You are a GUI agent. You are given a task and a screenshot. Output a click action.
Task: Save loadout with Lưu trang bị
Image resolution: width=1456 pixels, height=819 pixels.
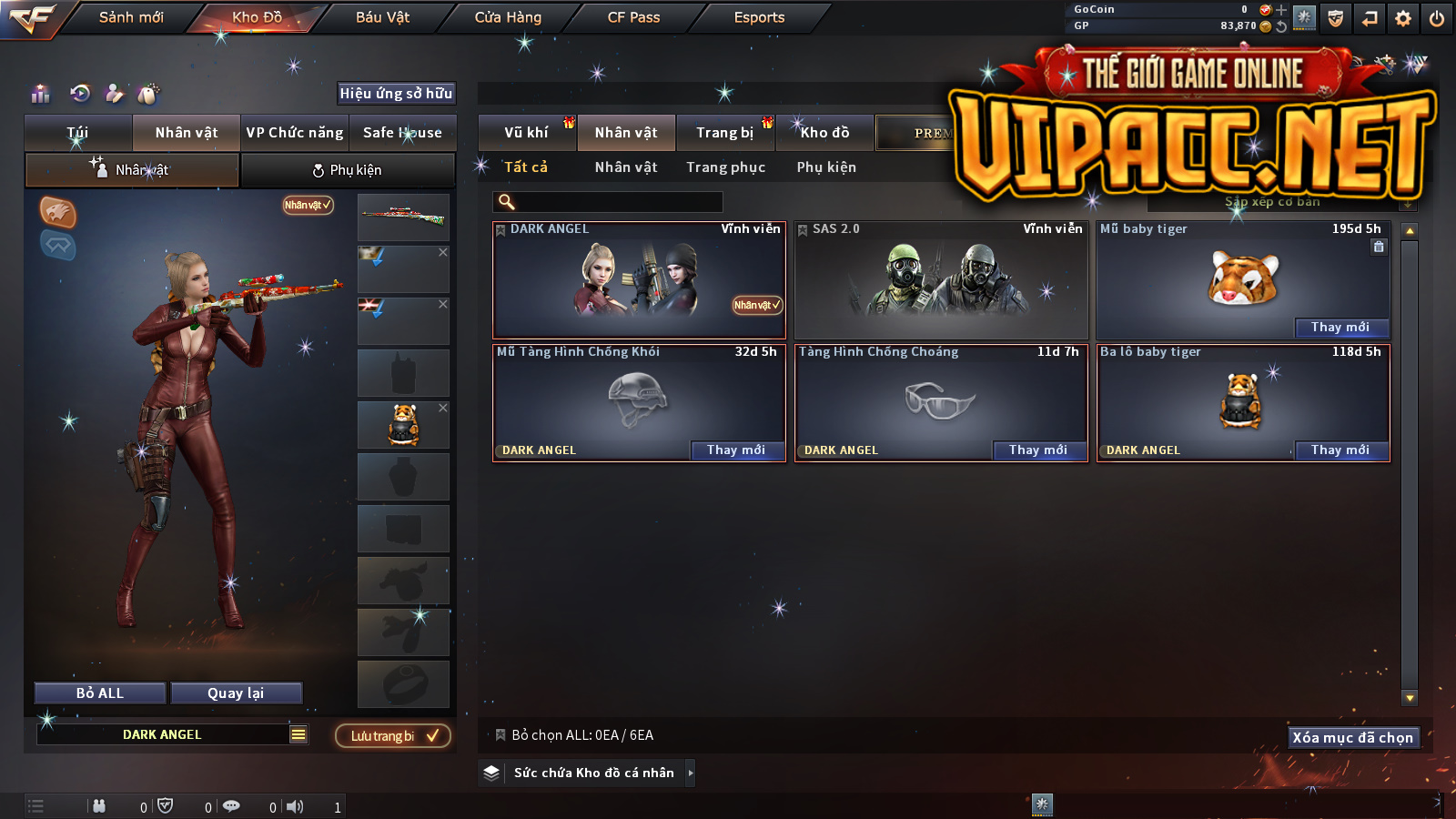point(393,736)
